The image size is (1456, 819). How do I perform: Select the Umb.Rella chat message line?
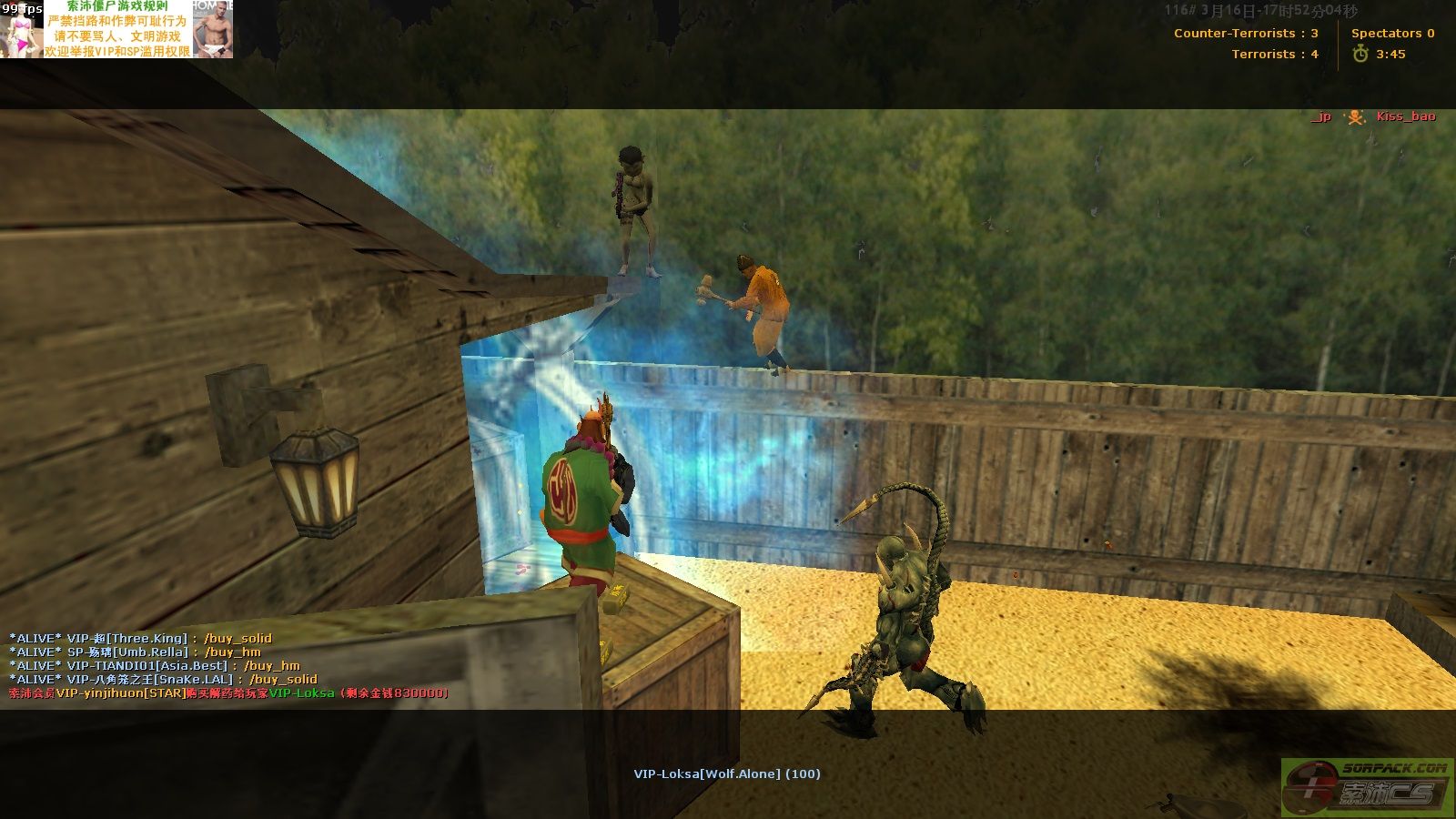coord(136,652)
